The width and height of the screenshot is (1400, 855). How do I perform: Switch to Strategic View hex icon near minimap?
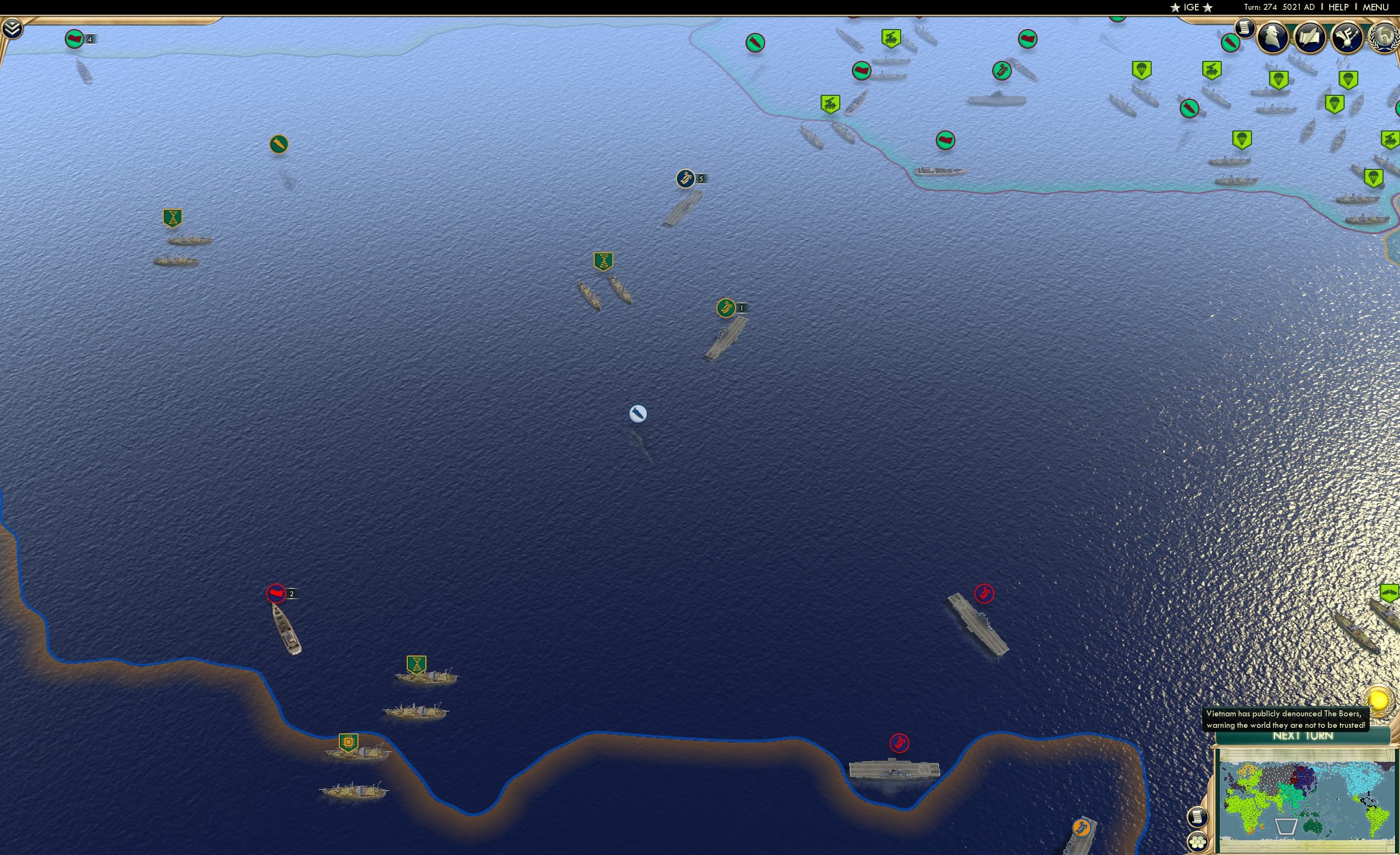tap(1198, 841)
